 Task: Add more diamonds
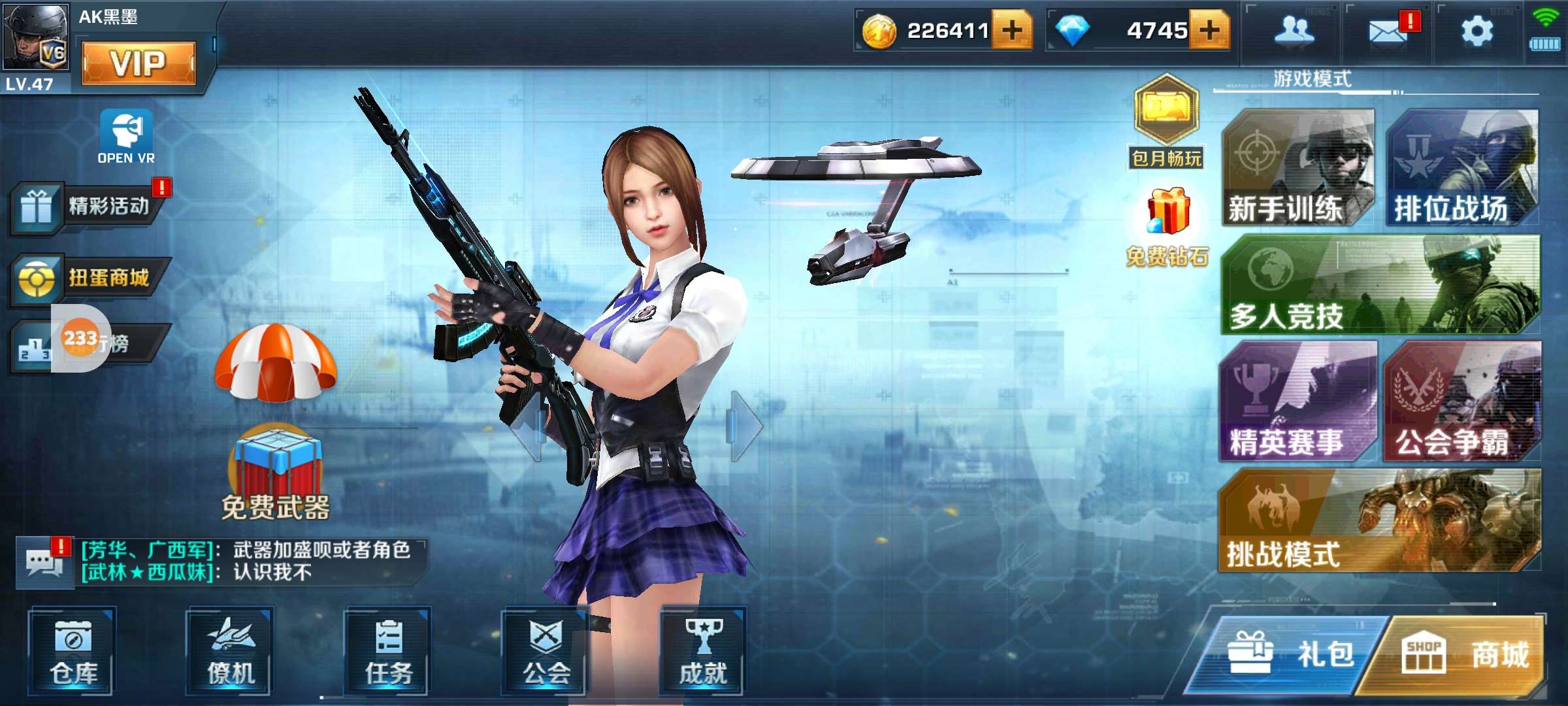[x=1209, y=30]
